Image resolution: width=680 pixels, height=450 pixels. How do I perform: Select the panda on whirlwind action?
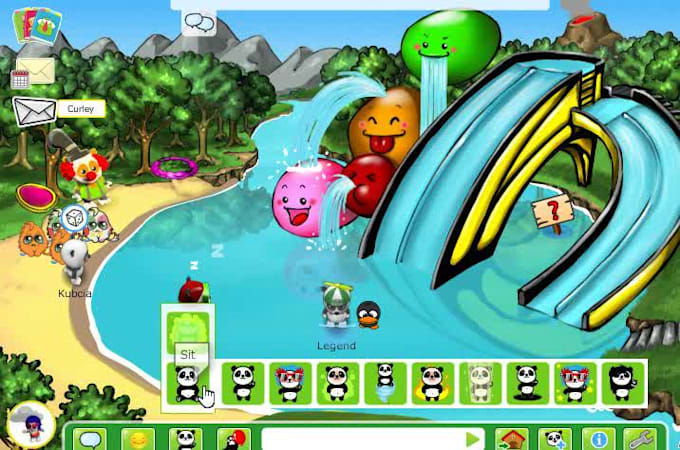coord(385,382)
